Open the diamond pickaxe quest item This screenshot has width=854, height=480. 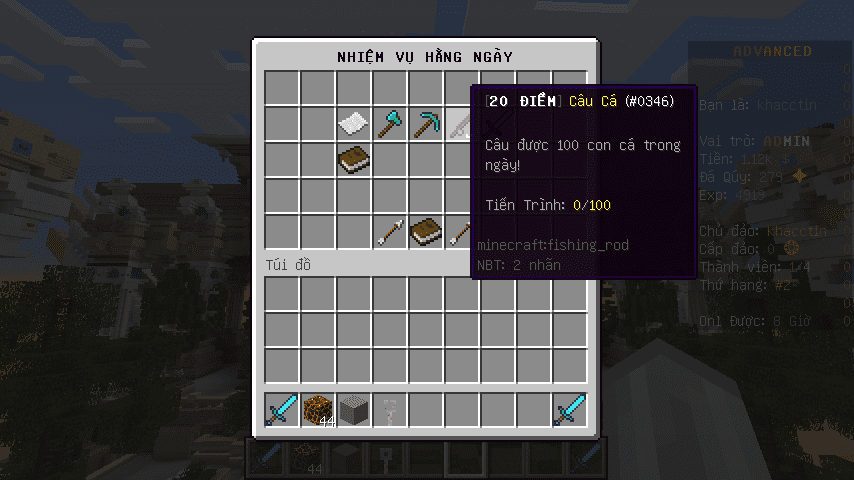(x=426, y=124)
